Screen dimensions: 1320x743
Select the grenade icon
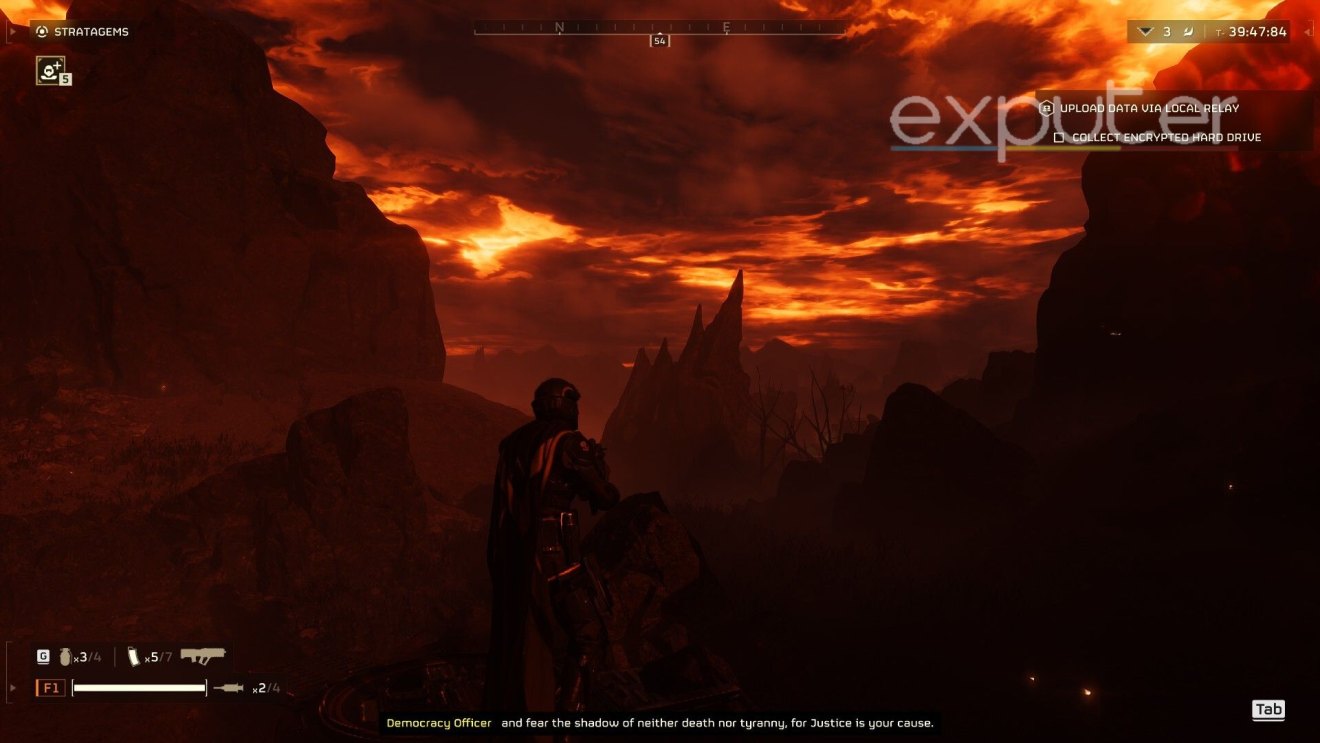point(66,657)
